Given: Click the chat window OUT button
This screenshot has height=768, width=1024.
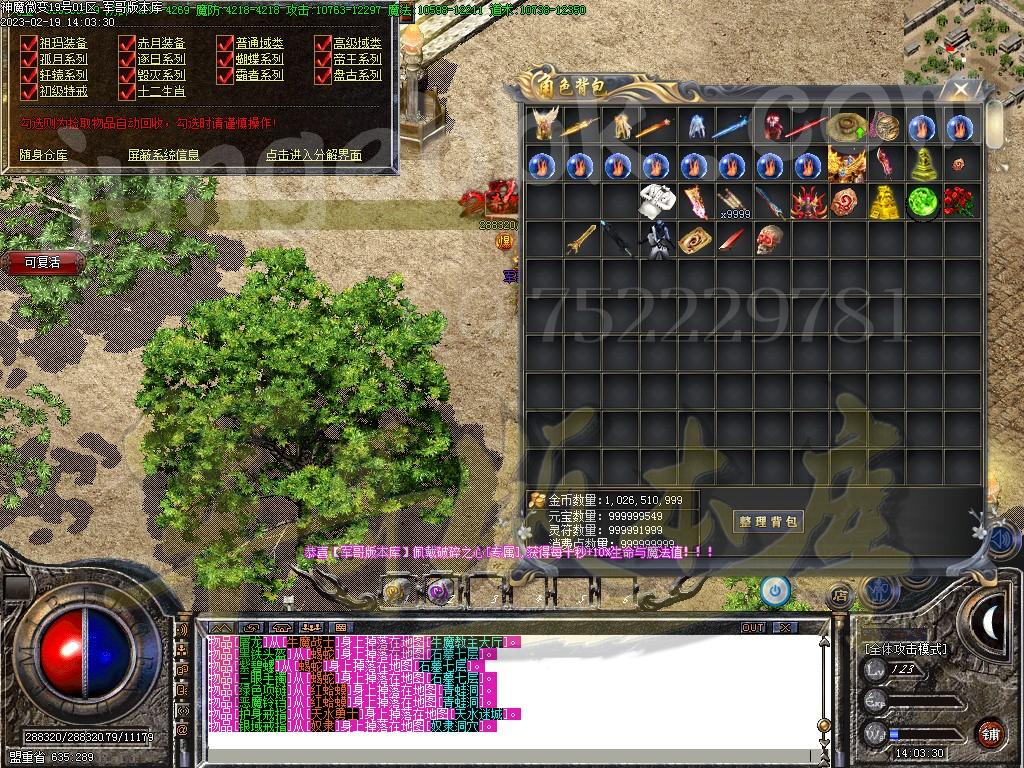Looking at the screenshot, I should [x=753, y=627].
